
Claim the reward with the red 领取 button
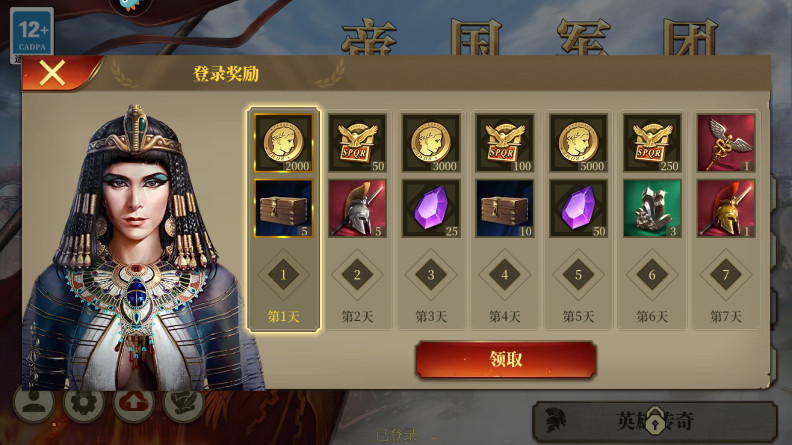505,360
